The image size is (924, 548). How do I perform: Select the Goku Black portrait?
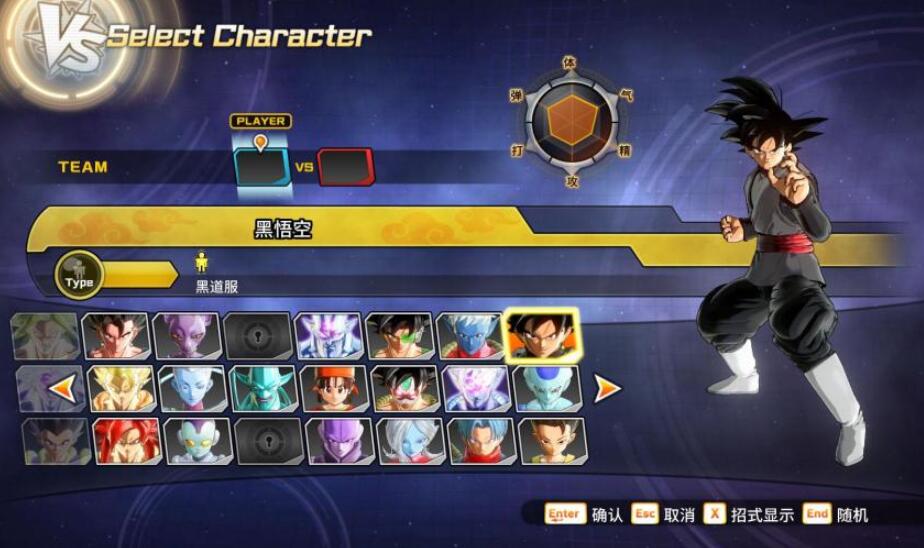click(x=543, y=336)
